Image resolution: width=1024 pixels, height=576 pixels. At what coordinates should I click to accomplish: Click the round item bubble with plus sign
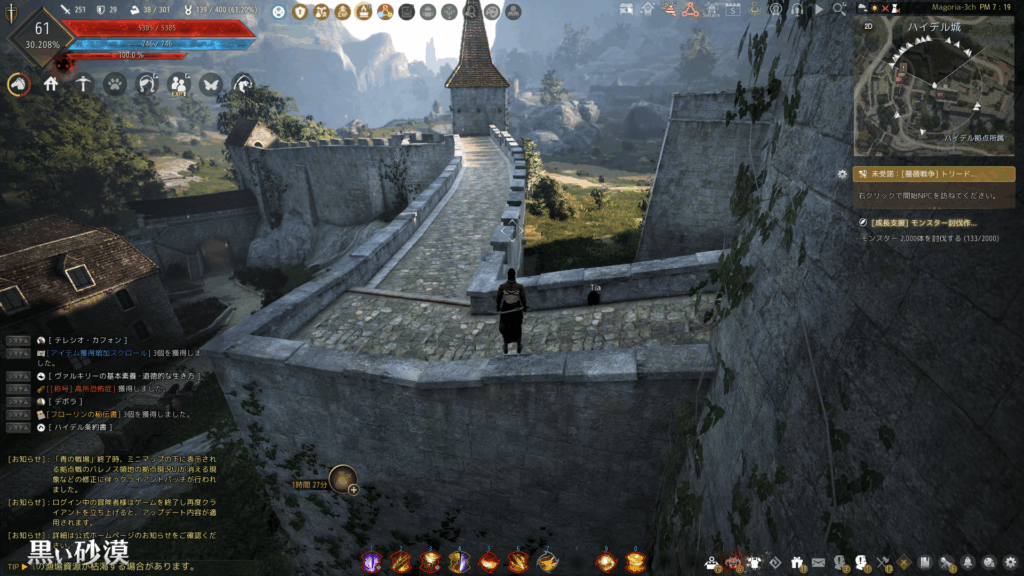[343, 479]
